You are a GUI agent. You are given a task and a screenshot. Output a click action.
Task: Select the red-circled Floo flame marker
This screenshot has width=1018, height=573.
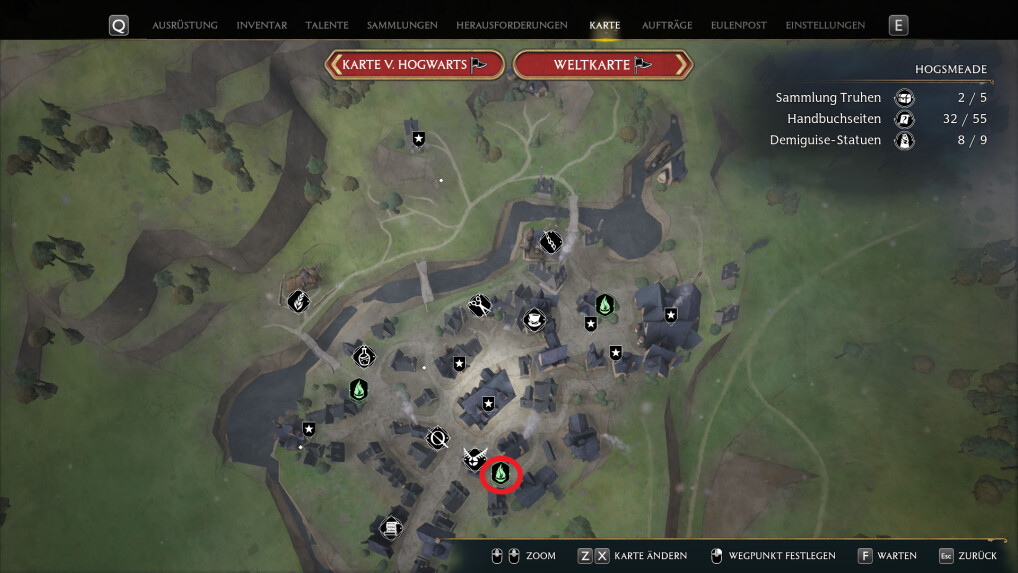coord(502,472)
